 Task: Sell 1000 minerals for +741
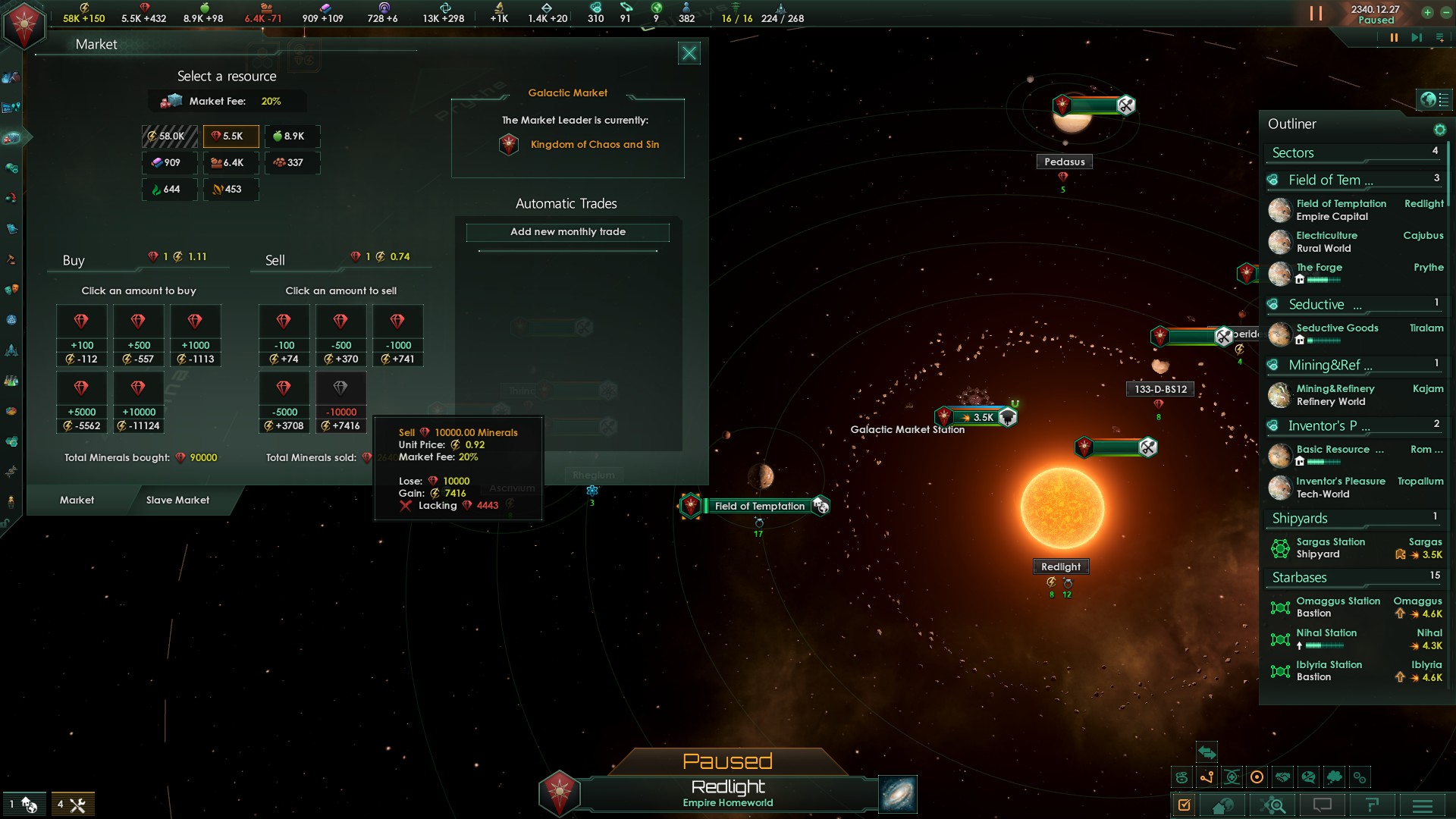[397, 335]
